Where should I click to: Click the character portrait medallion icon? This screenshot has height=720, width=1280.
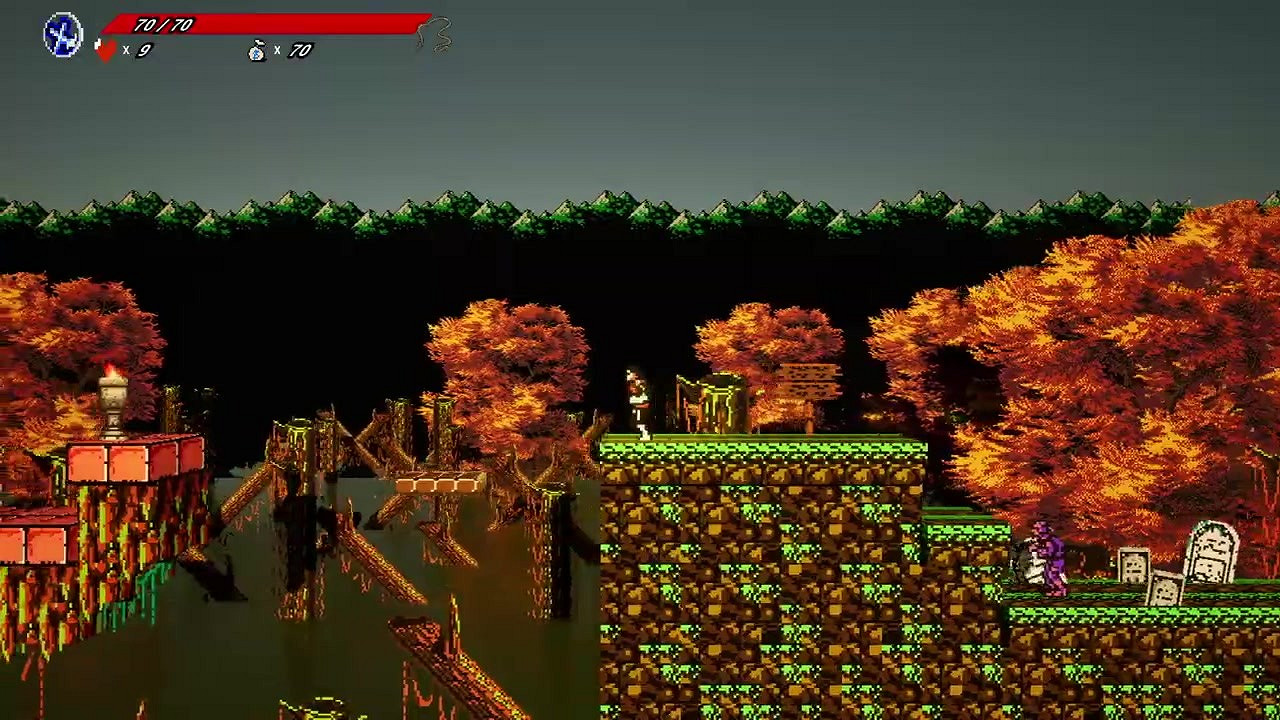tap(61, 33)
